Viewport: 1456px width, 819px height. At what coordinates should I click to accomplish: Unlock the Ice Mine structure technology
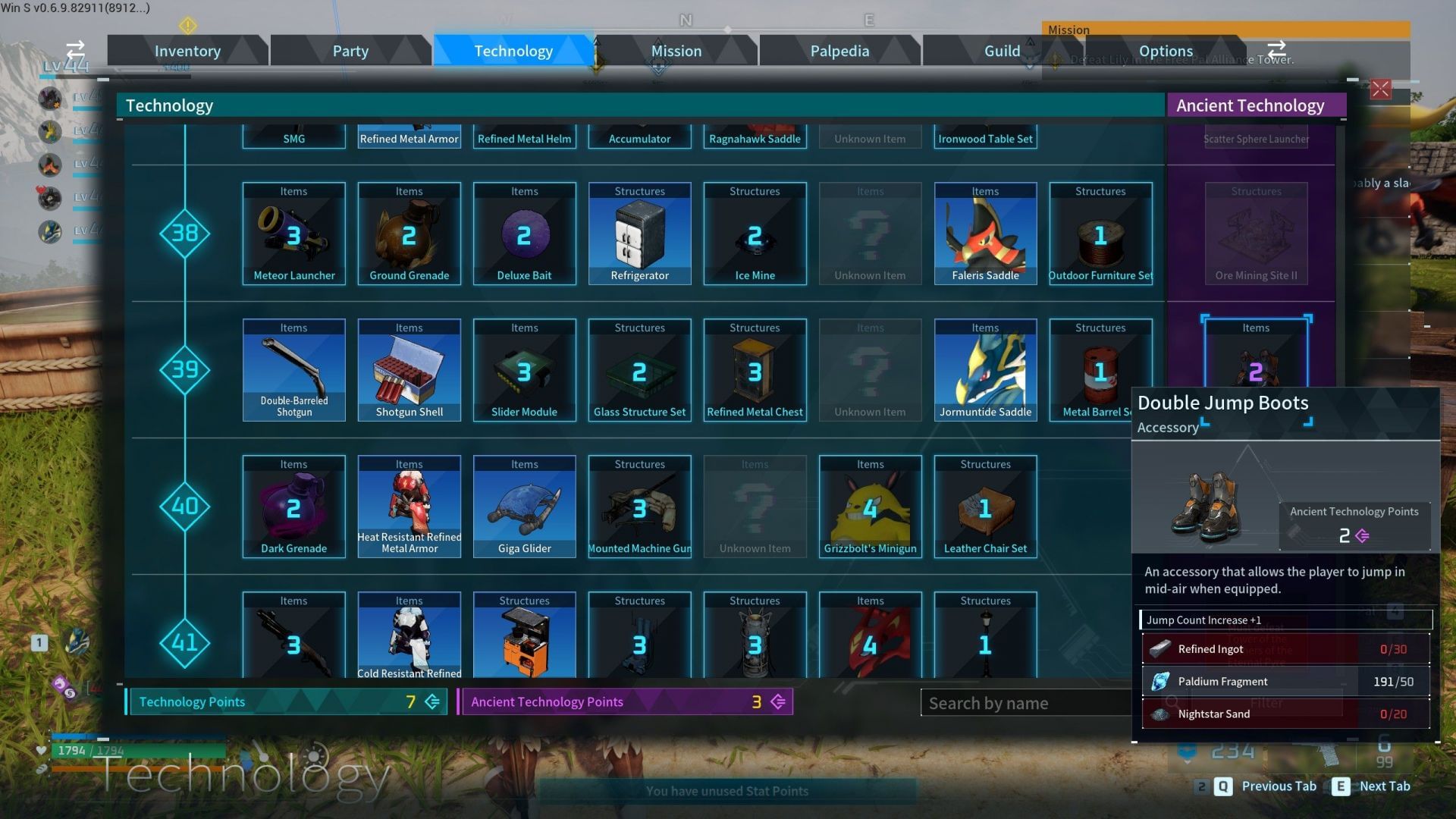pyautogui.click(x=755, y=234)
